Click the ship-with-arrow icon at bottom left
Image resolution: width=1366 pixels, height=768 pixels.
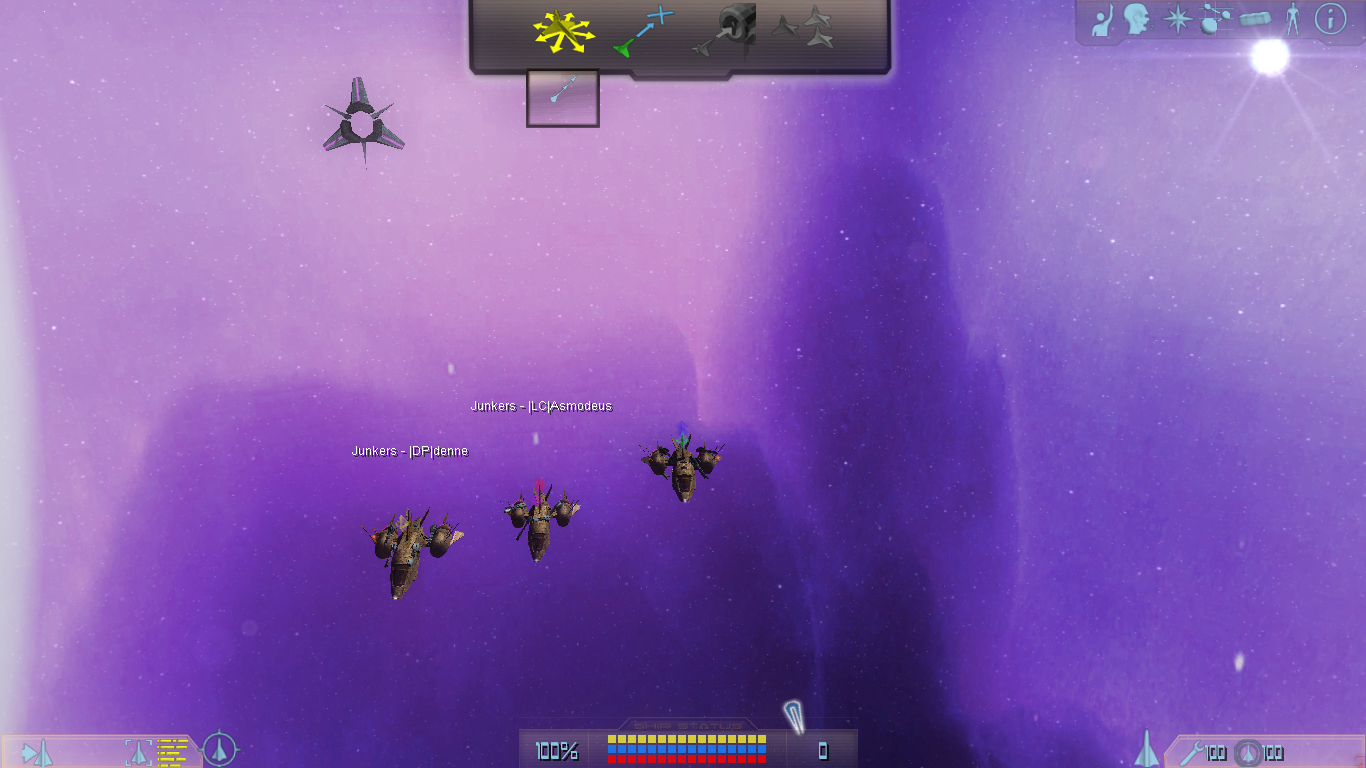[37, 752]
